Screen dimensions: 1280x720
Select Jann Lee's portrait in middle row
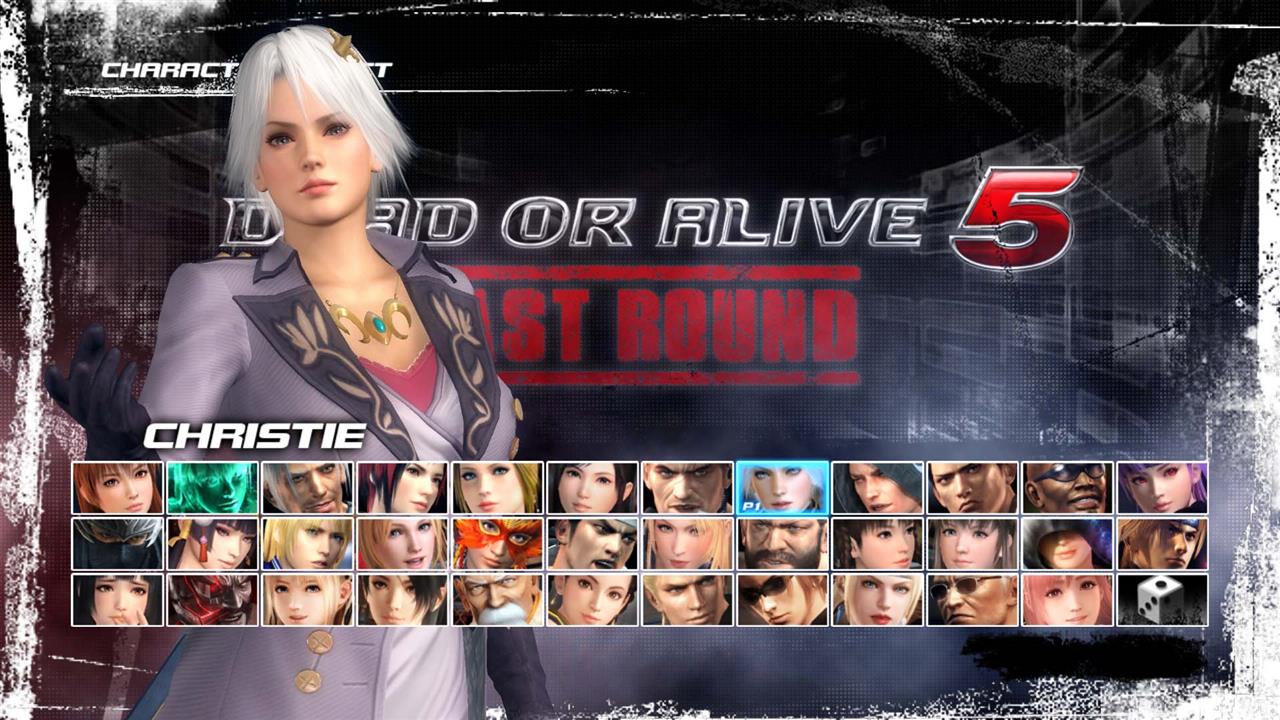point(592,545)
